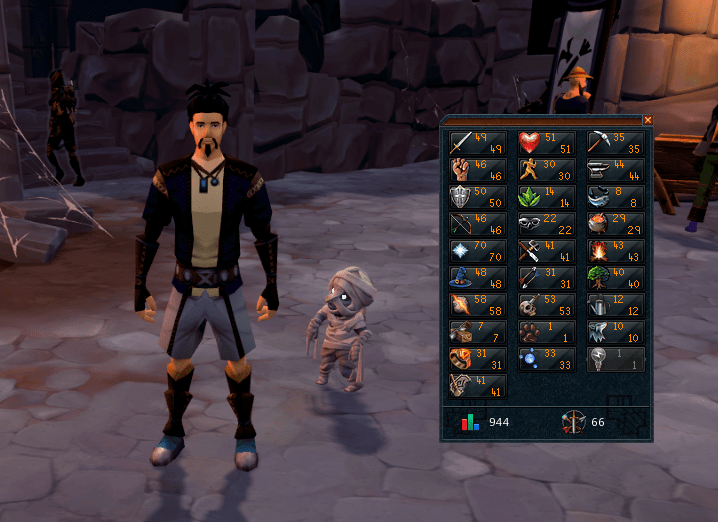Open the Thieving mask skill
The height and width of the screenshot is (522, 718).
(x=547, y=224)
